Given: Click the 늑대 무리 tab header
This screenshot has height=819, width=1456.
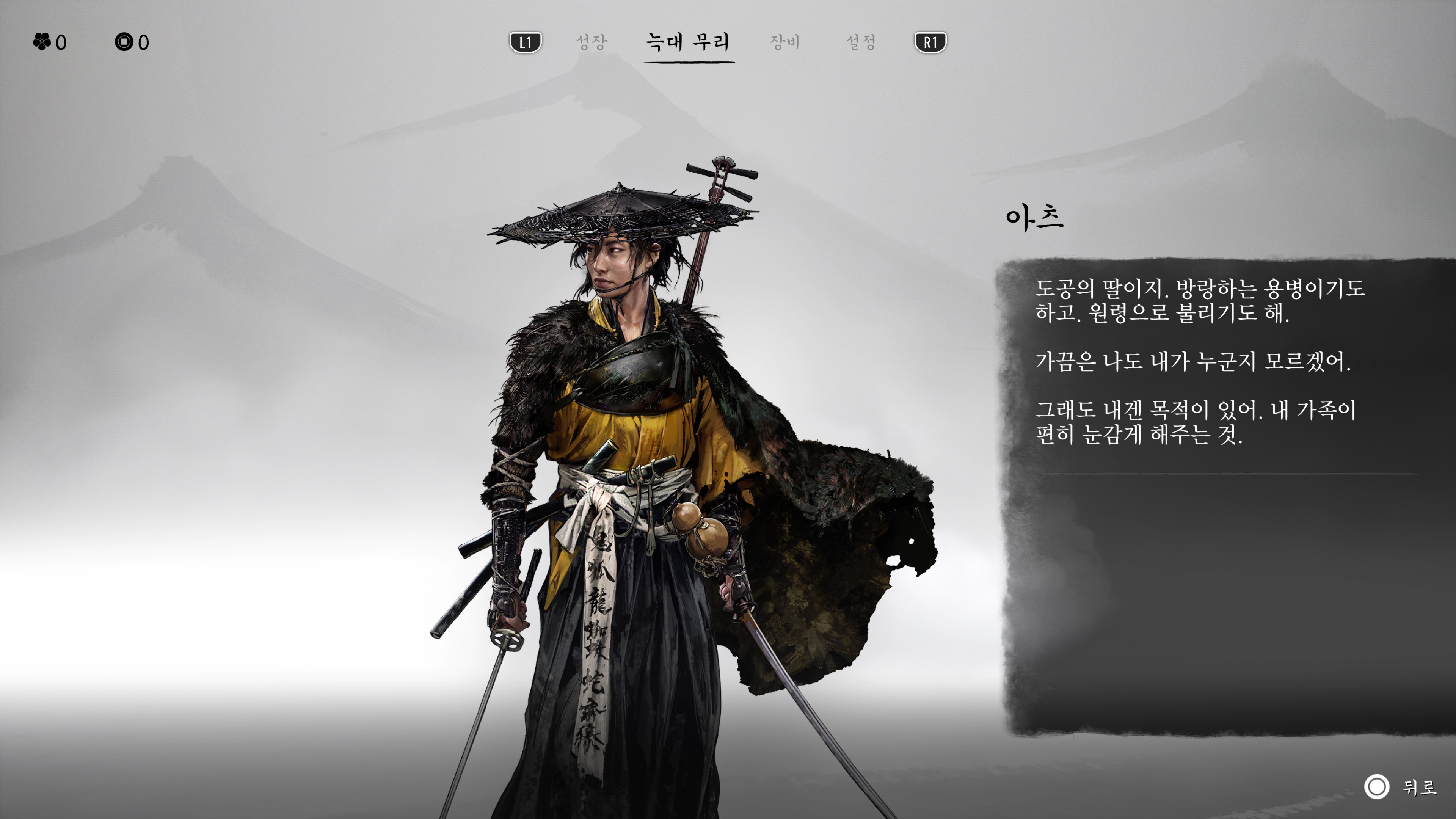Looking at the screenshot, I should [687, 42].
